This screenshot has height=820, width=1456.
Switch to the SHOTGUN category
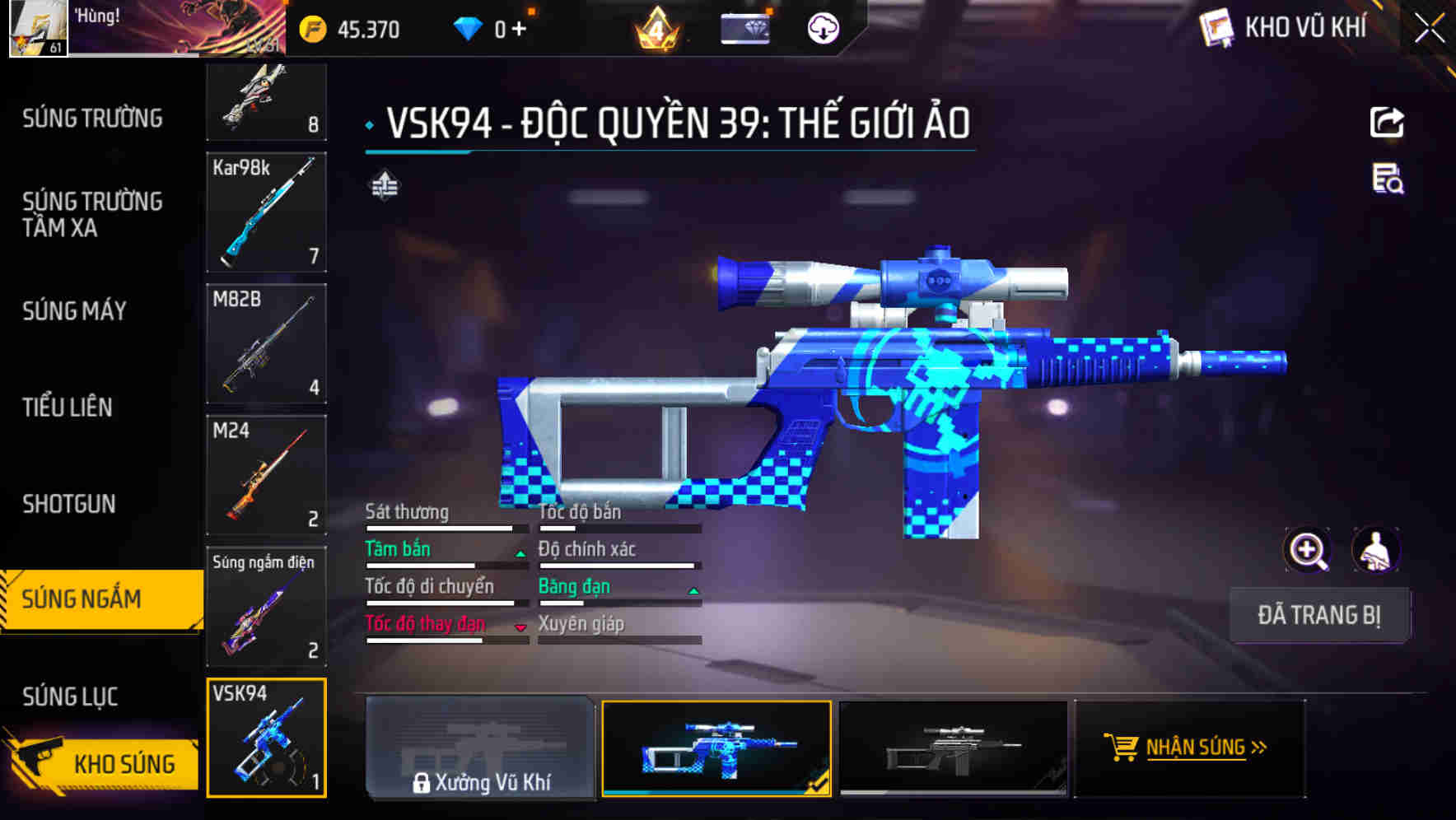tap(70, 503)
